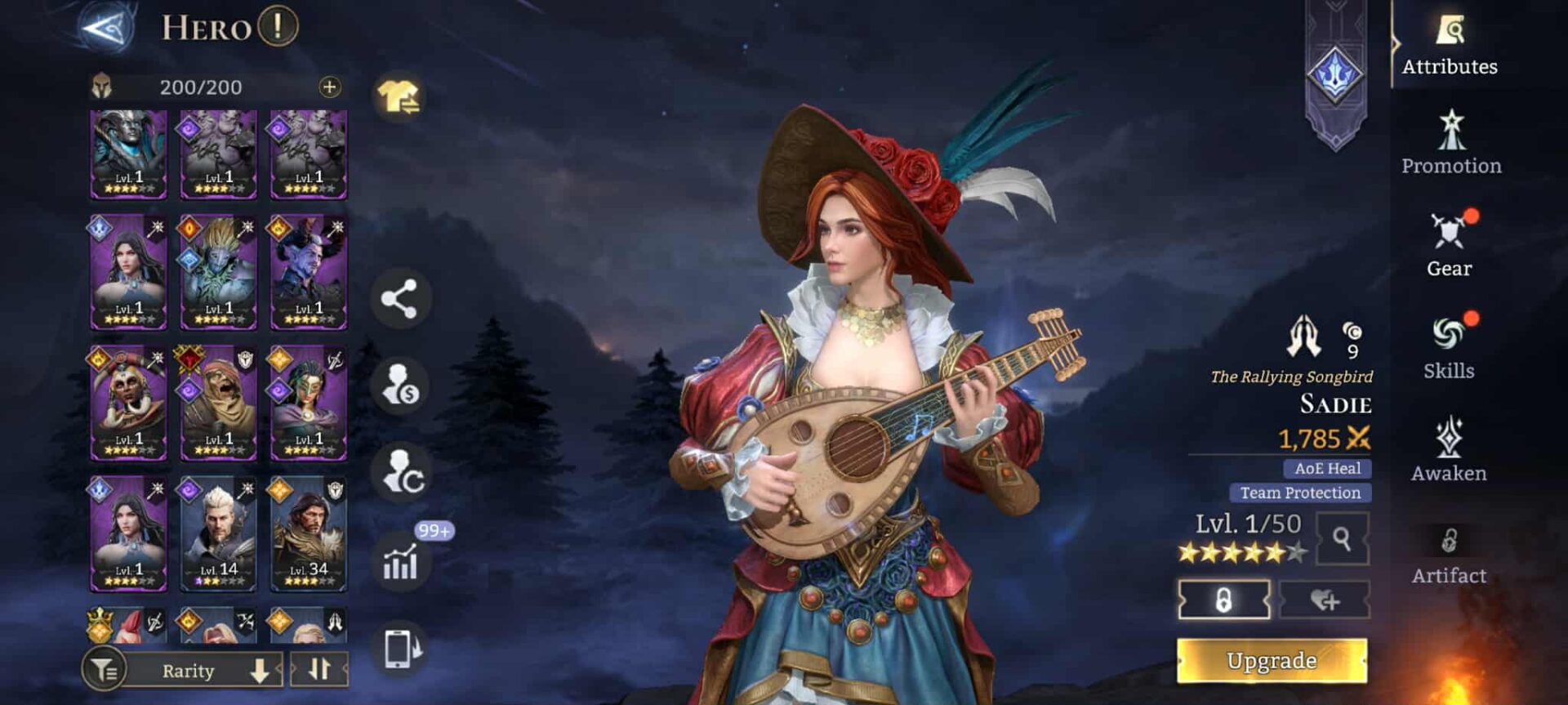Viewport: 1568px width, 705px height.
Task: Upgrade Sadie with the Upgrade button
Action: [1272, 660]
